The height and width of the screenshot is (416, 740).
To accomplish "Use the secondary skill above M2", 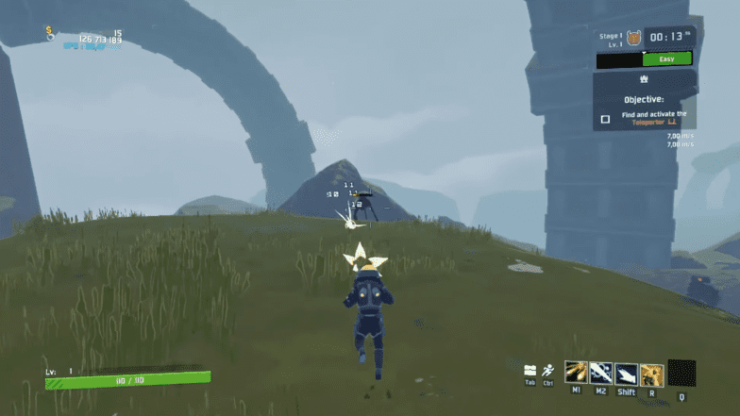I will (601, 373).
